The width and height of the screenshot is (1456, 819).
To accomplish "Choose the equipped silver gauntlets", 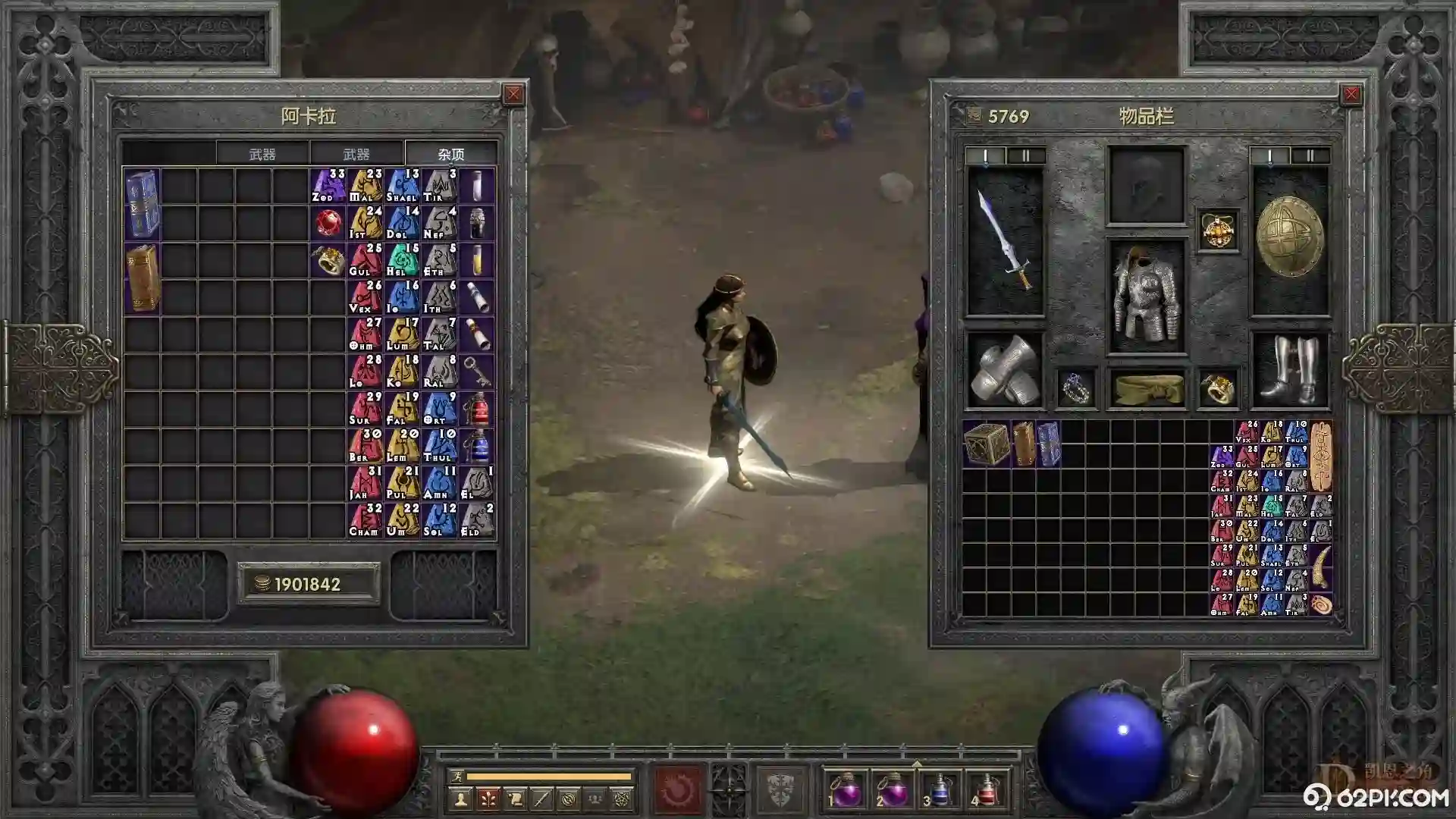I will pos(1006,372).
